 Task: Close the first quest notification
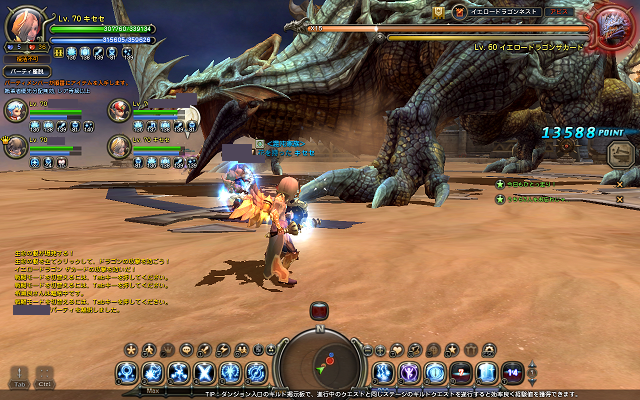coord(619,184)
